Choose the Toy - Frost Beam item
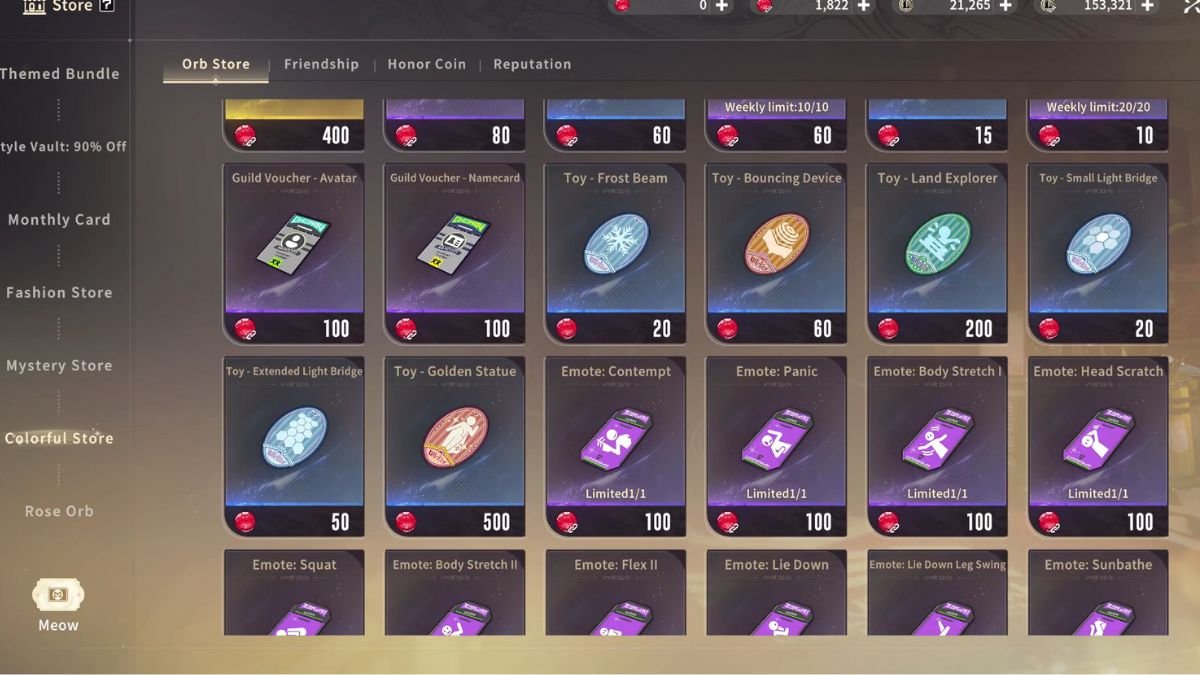This screenshot has width=1200, height=675. pyautogui.click(x=615, y=254)
